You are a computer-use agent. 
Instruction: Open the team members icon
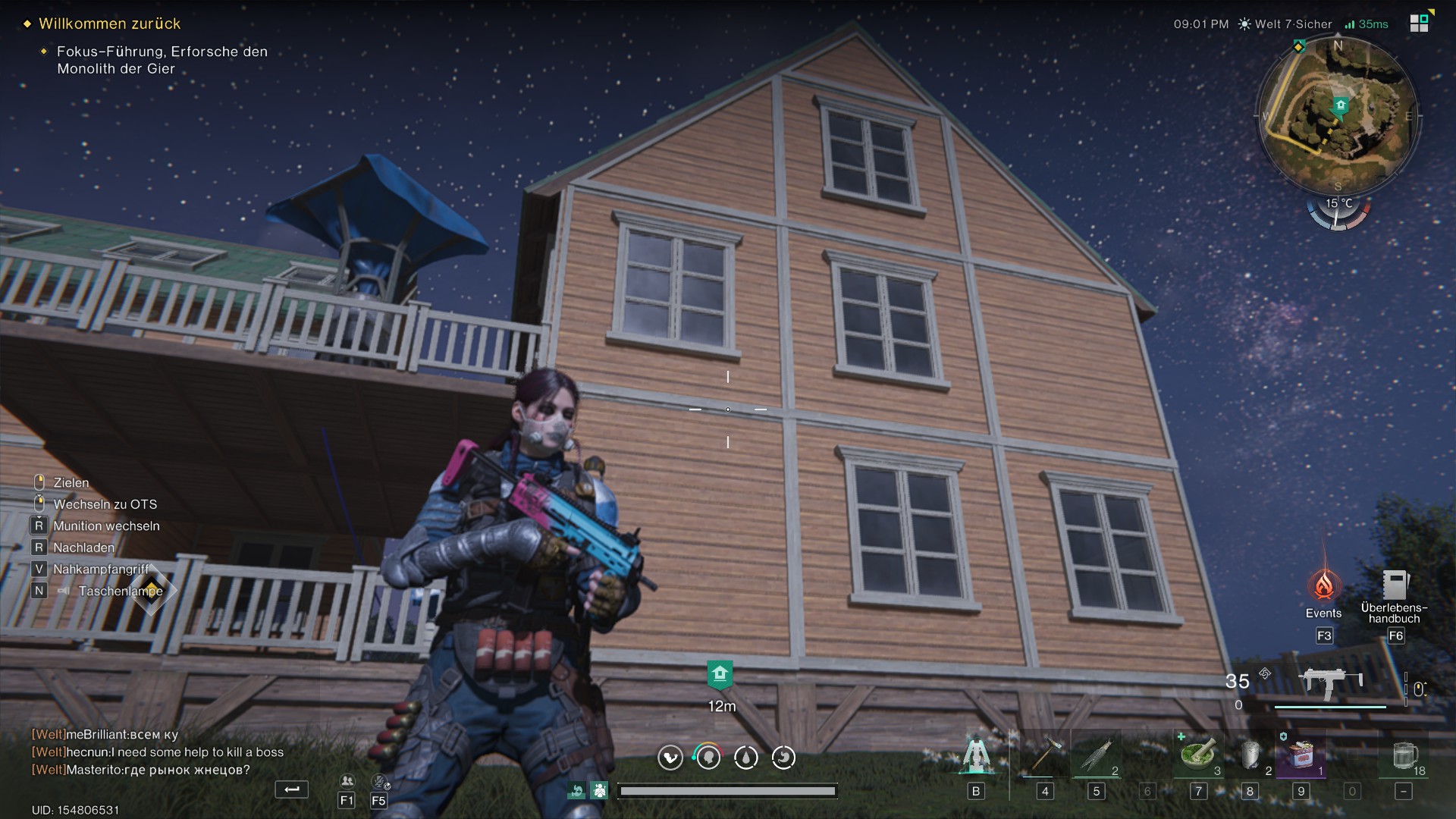coord(347,782)
